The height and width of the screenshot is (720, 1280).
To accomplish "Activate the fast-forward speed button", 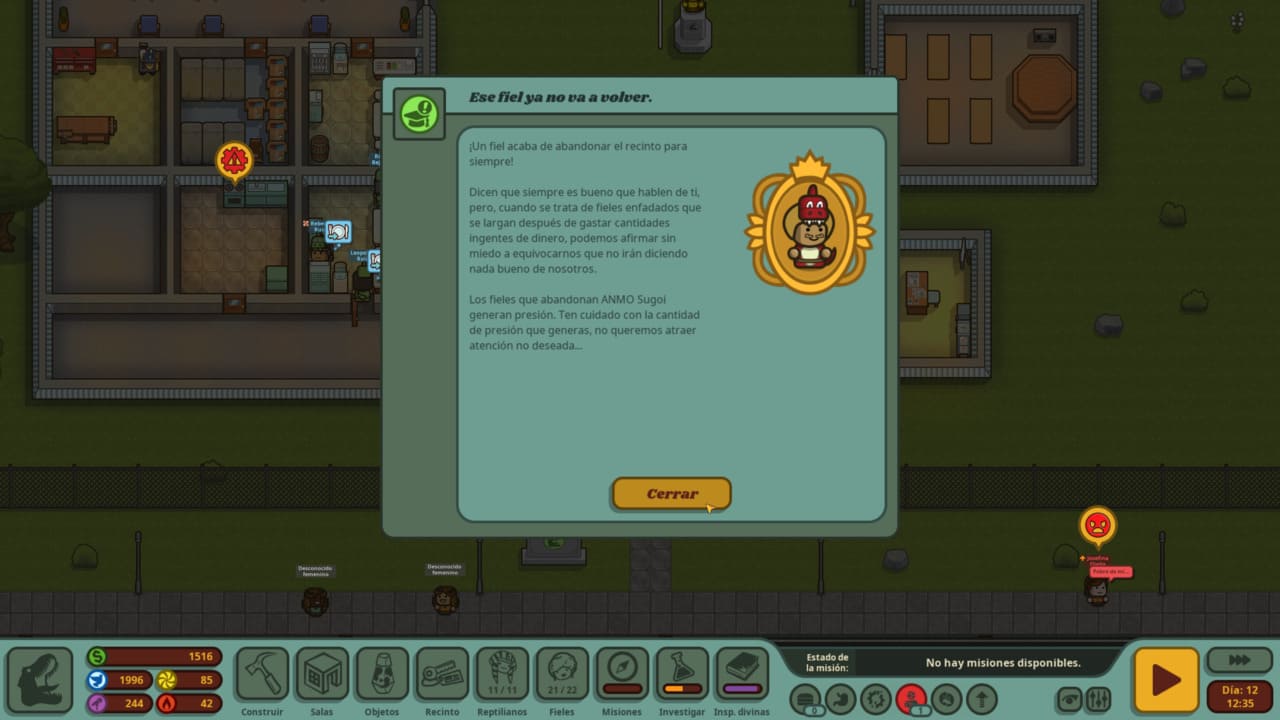I will point(1239,661).
